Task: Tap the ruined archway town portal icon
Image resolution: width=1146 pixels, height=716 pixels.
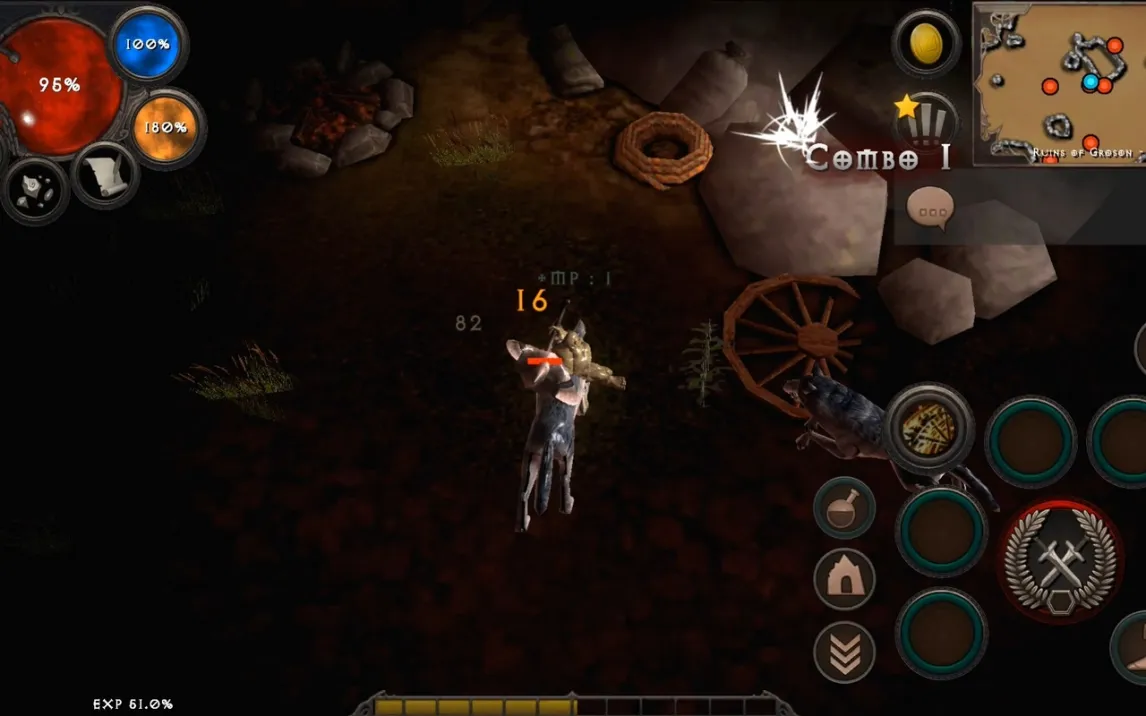Action: click(844, 579)
